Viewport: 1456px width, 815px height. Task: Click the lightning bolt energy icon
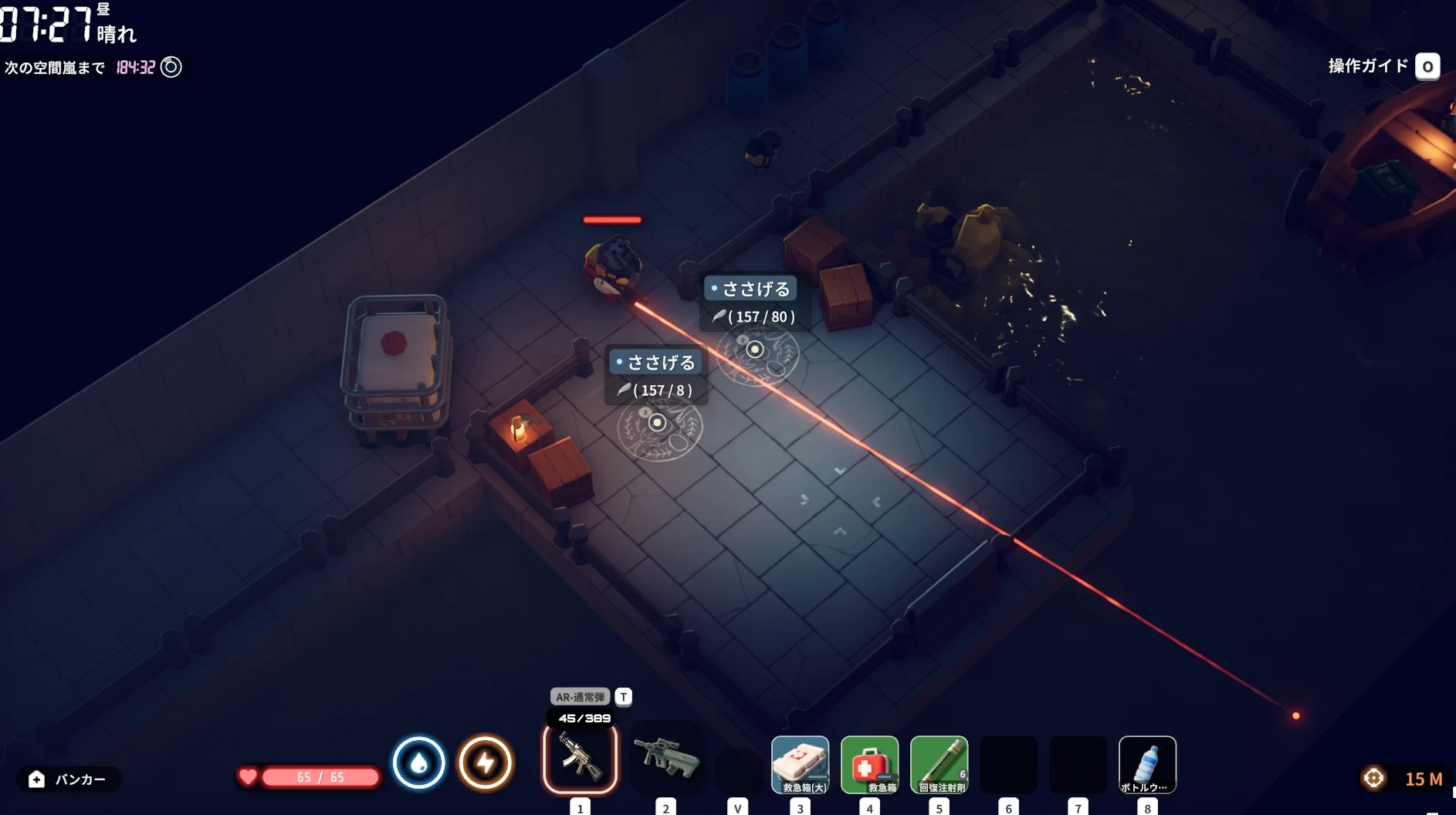pos(486,763)
